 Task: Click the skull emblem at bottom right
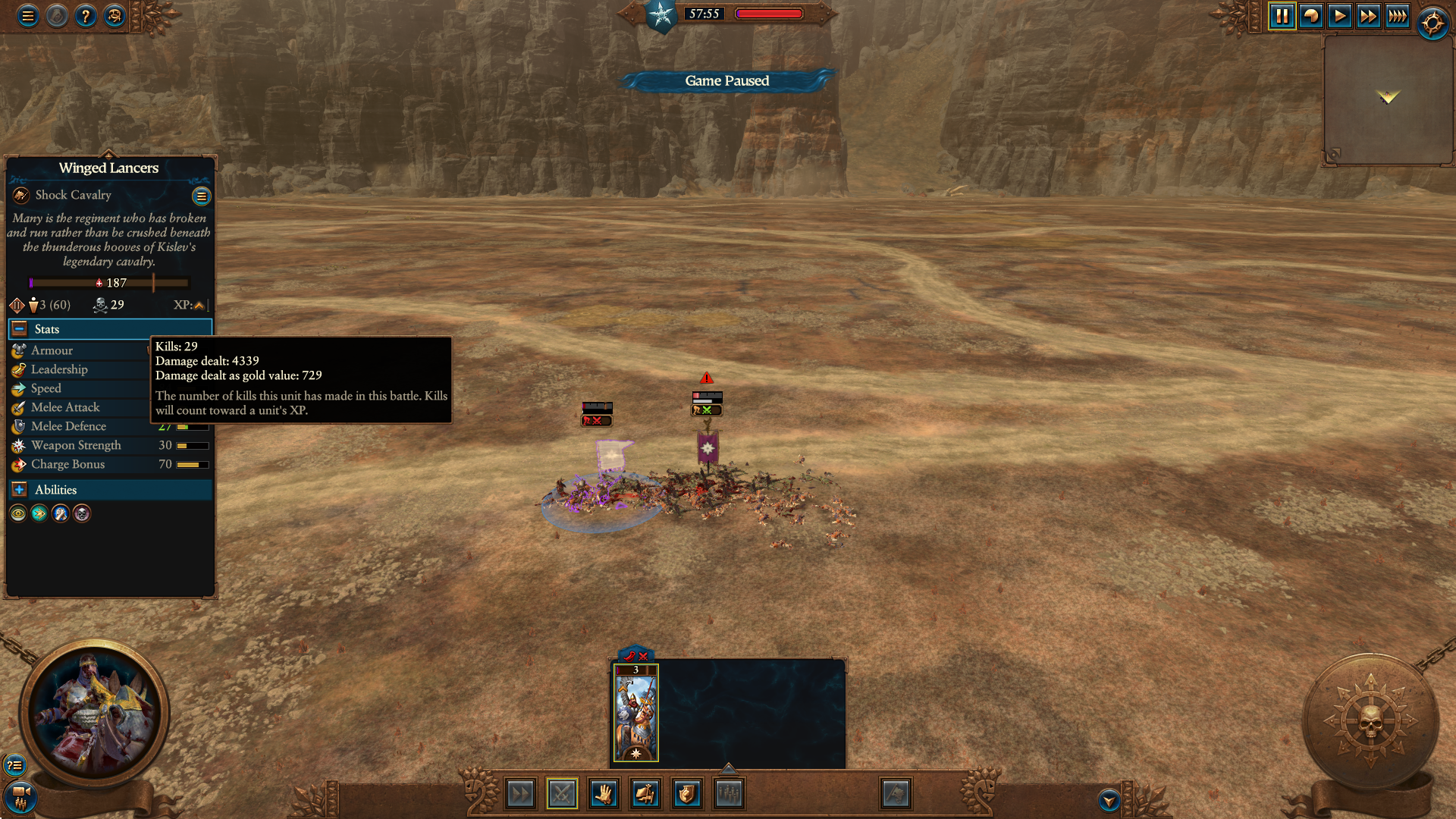click(1370, 721)
